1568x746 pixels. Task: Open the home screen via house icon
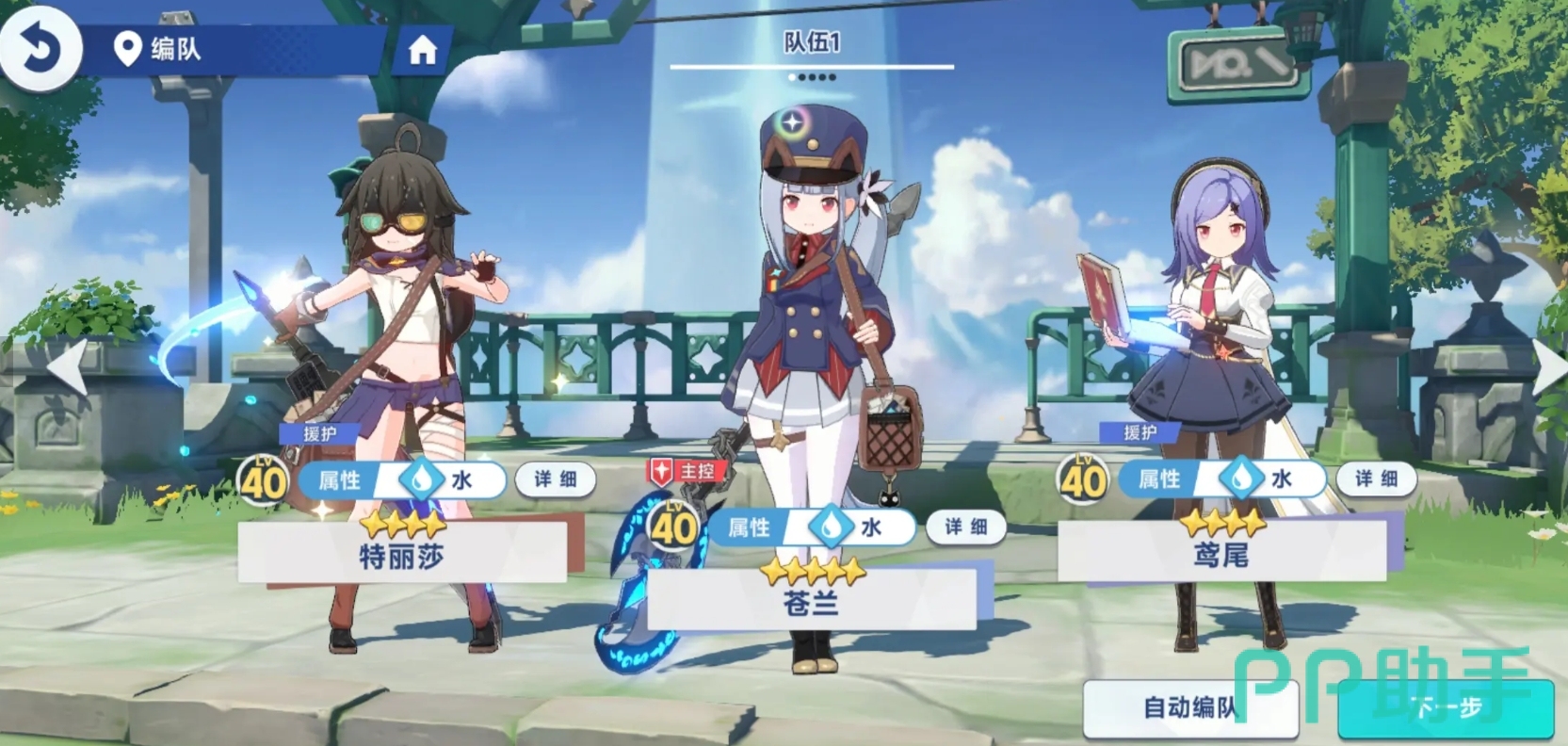pyautogui.click(x=422, y=50)
